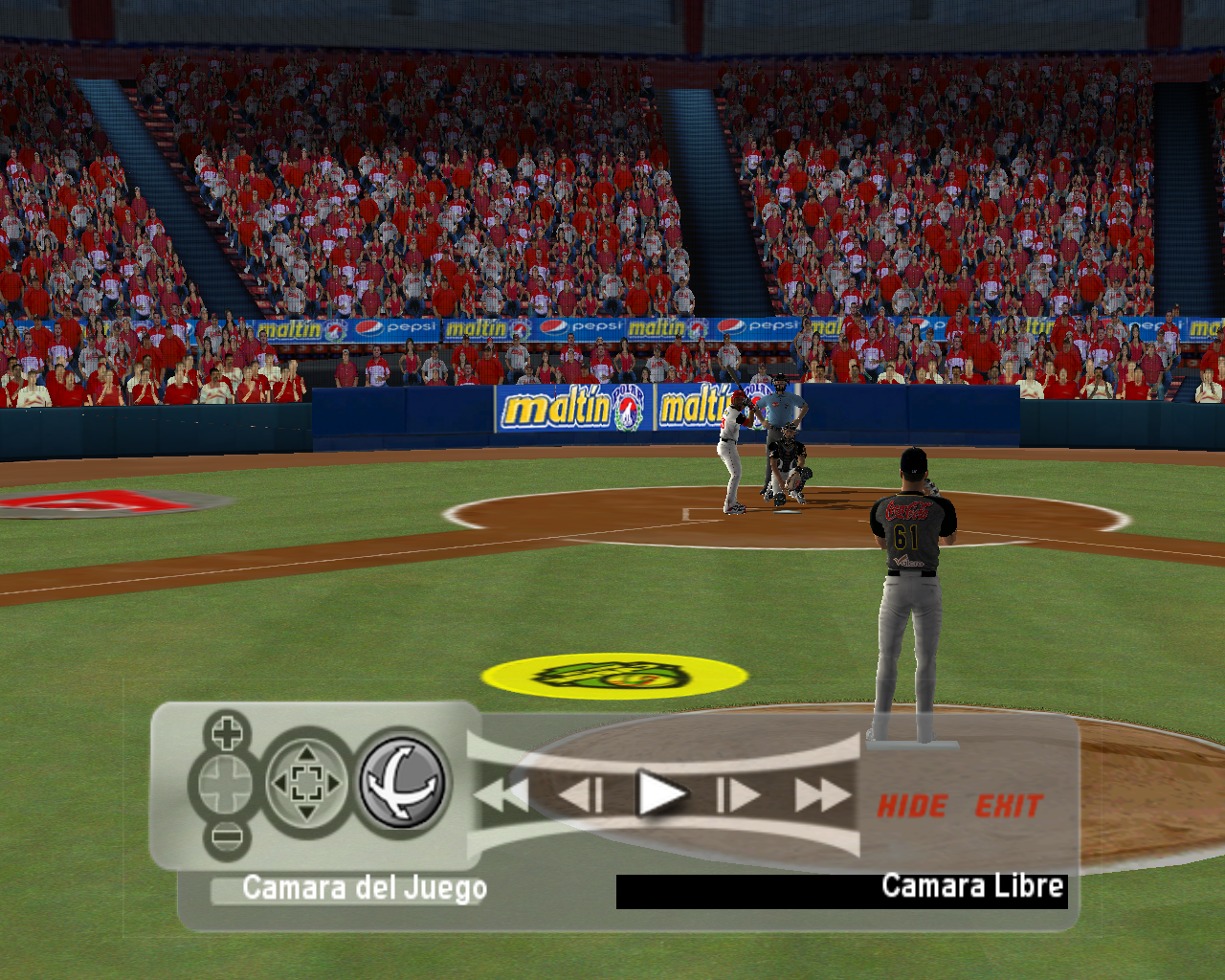Hide the replay control panel
This screenshot has height=980, width=1225.
tap(912, 806)
